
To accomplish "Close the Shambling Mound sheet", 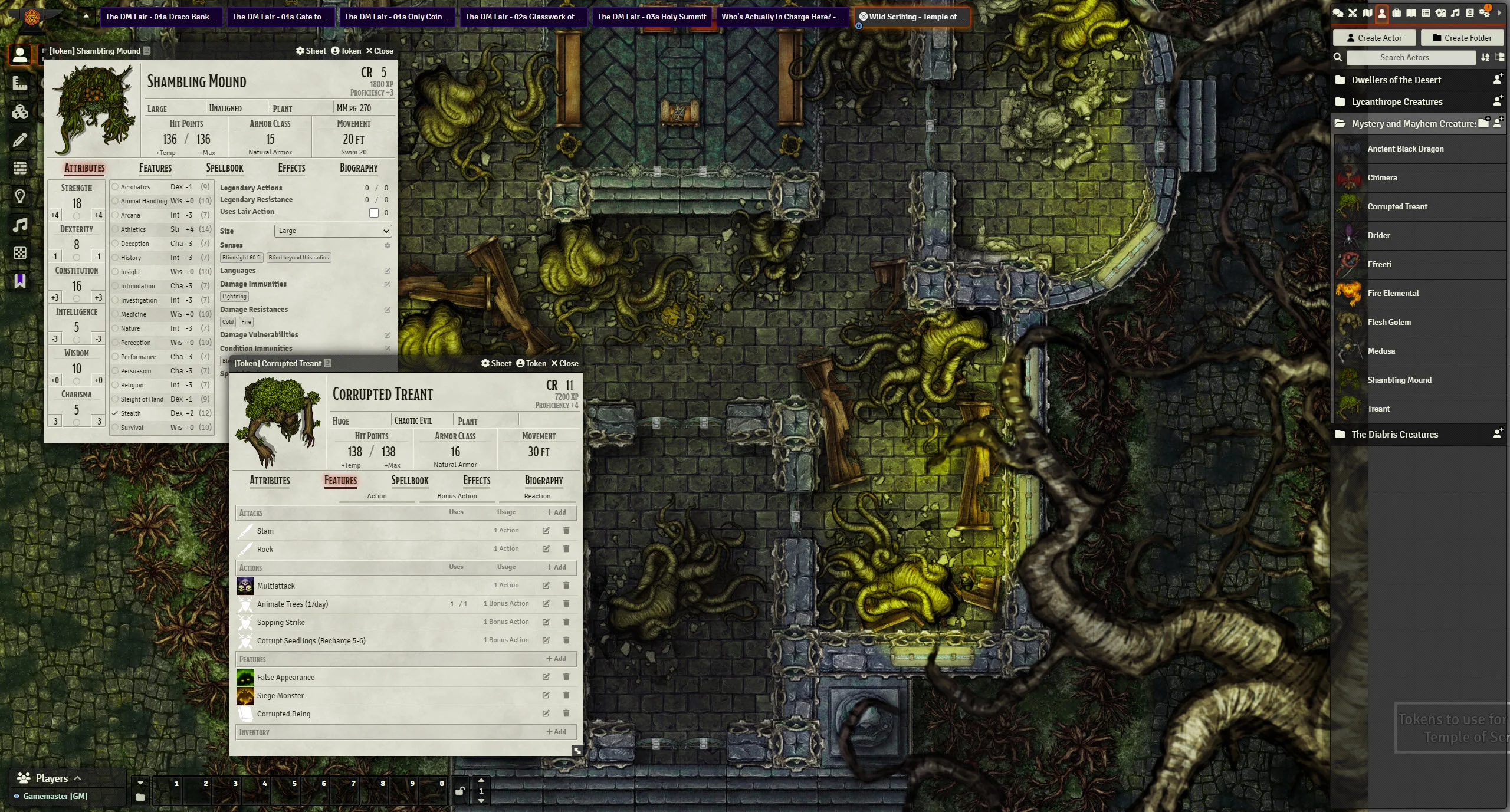I will click(379, 51).
